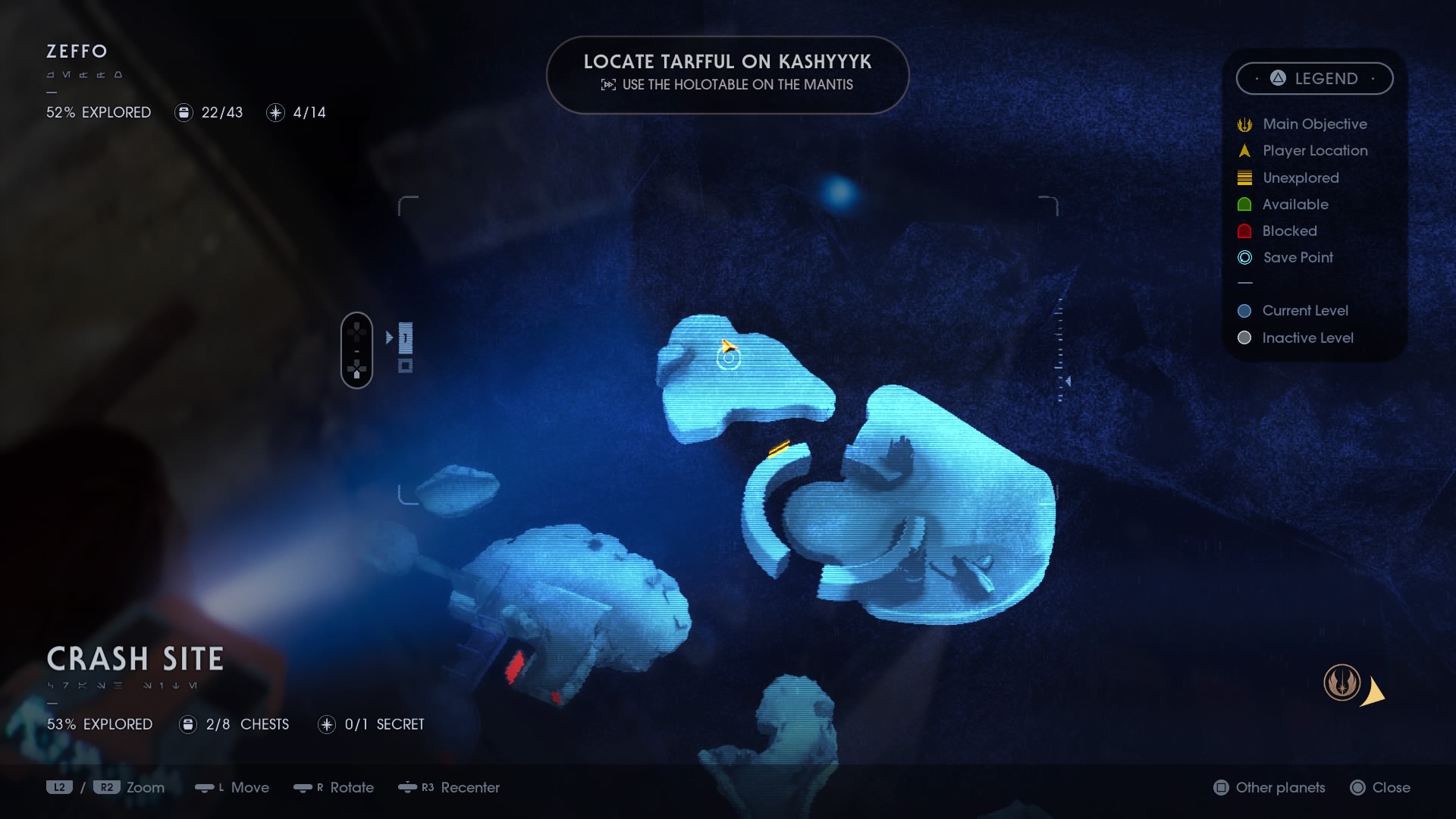This screenshot has width=1456, height=819.
Task: Click the LOCATE TARFFUL ON KASHYYYK objective banner
Action: [727, 74]
